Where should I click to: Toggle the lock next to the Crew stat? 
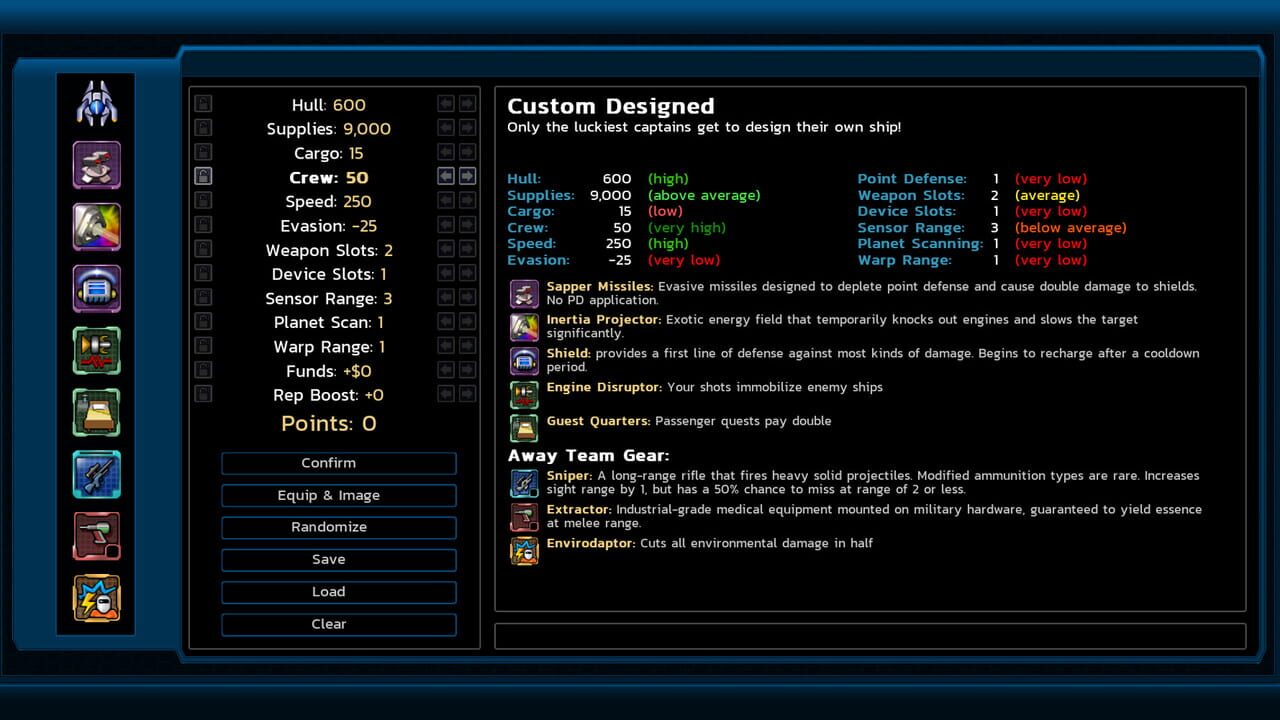click(x=202, y=177)
